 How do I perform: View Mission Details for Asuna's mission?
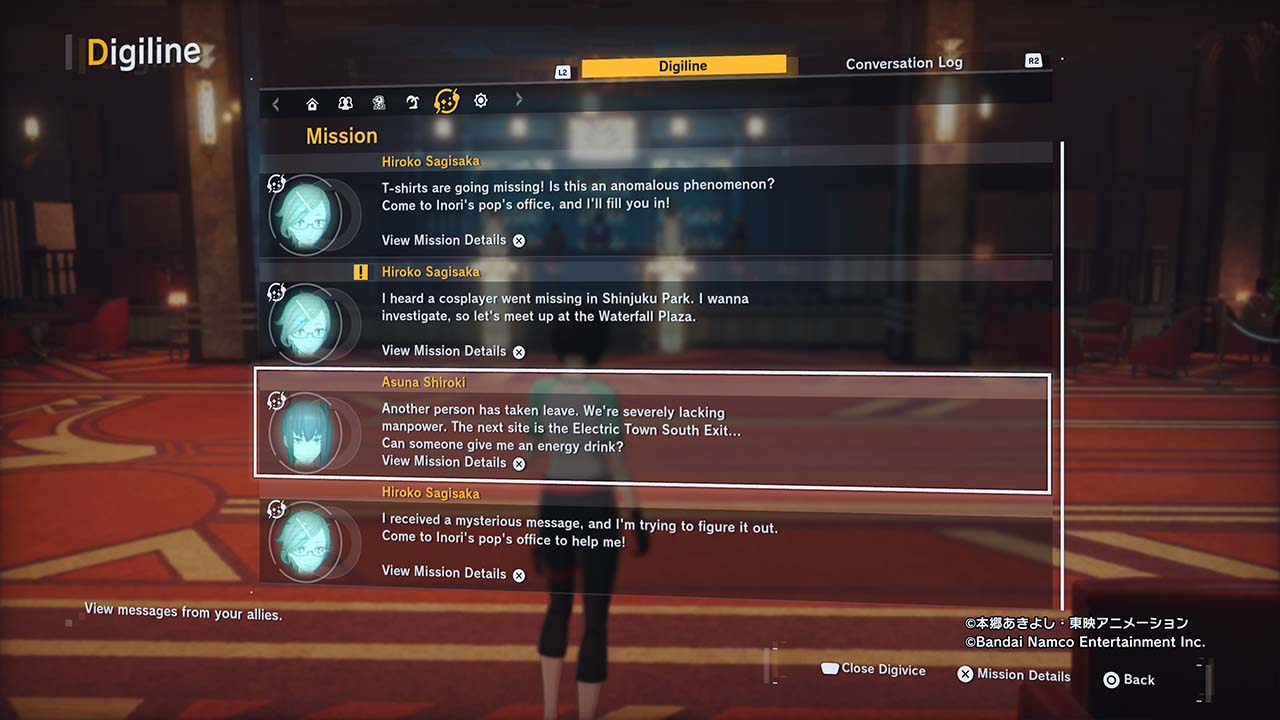pyautogui.click(x=453, y=462)
